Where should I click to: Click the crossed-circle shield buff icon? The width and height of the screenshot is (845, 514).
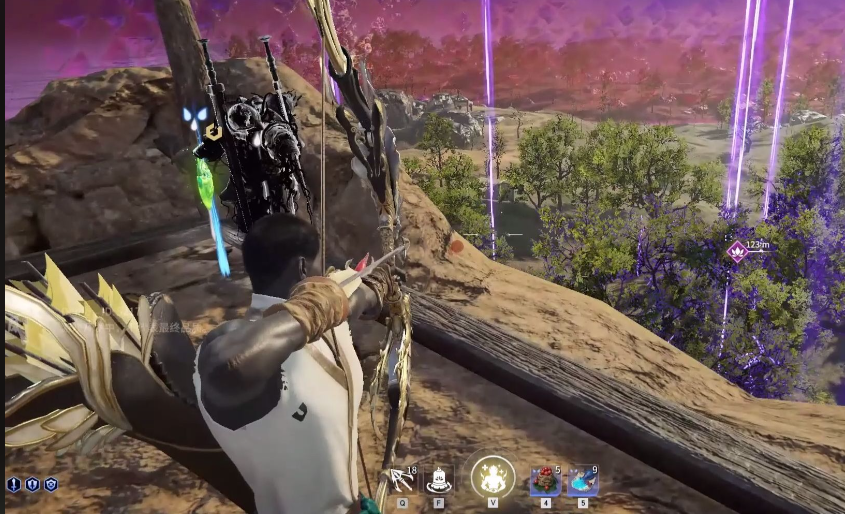[50, 484]
